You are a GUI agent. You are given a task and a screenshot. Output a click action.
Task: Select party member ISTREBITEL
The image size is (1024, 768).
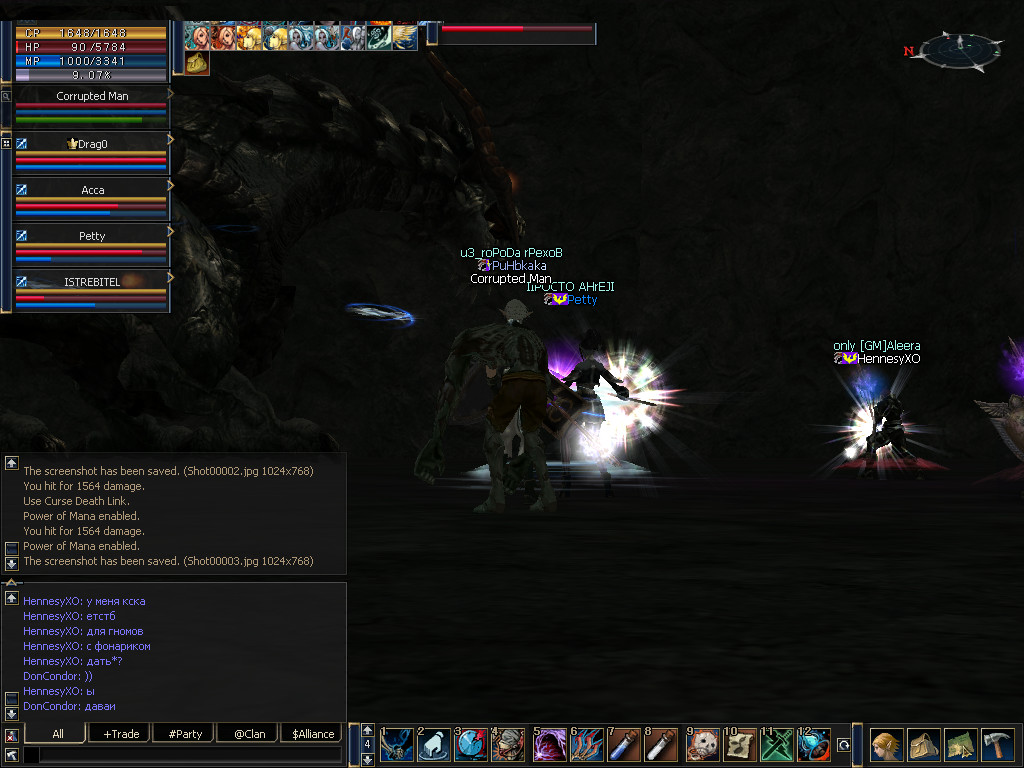[91, 289]
